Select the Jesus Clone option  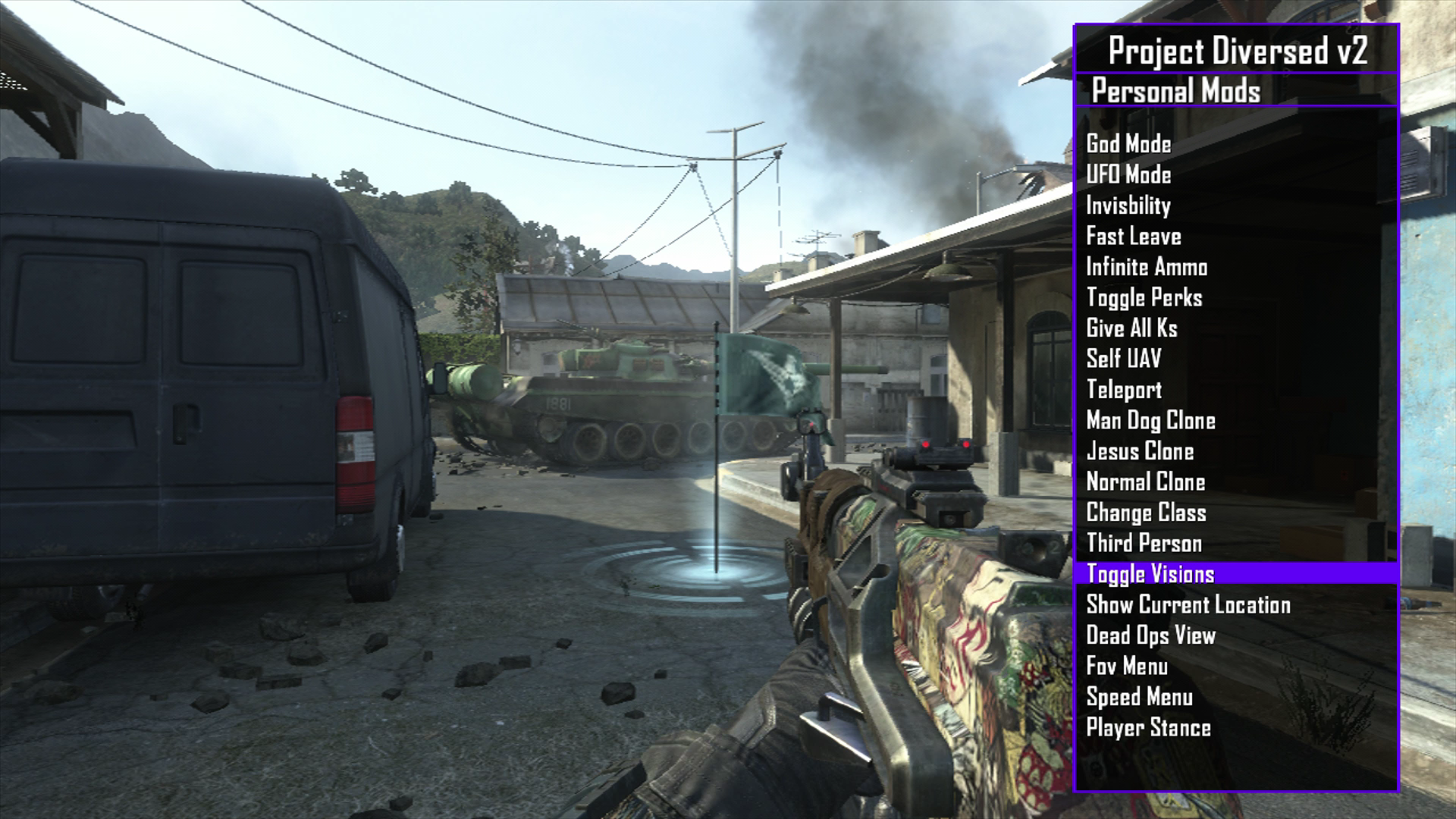tap(1140, 451)
